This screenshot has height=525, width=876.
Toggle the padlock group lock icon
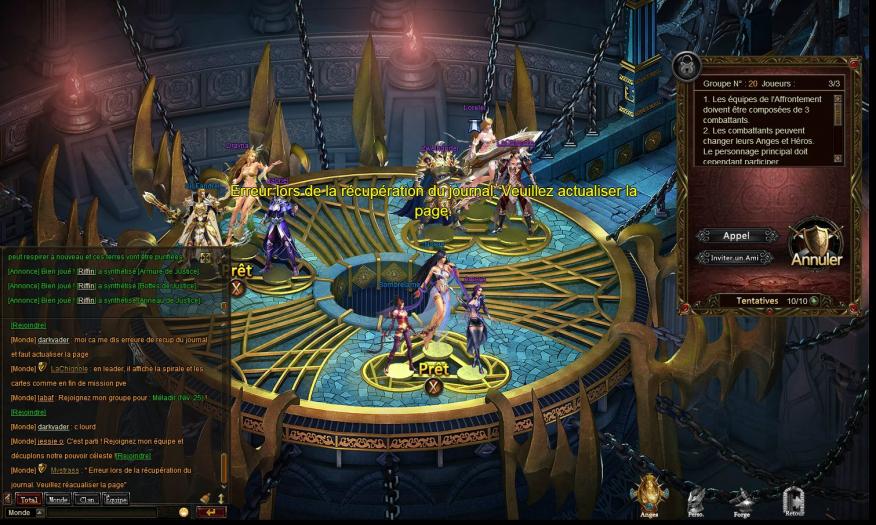(686, 66)
